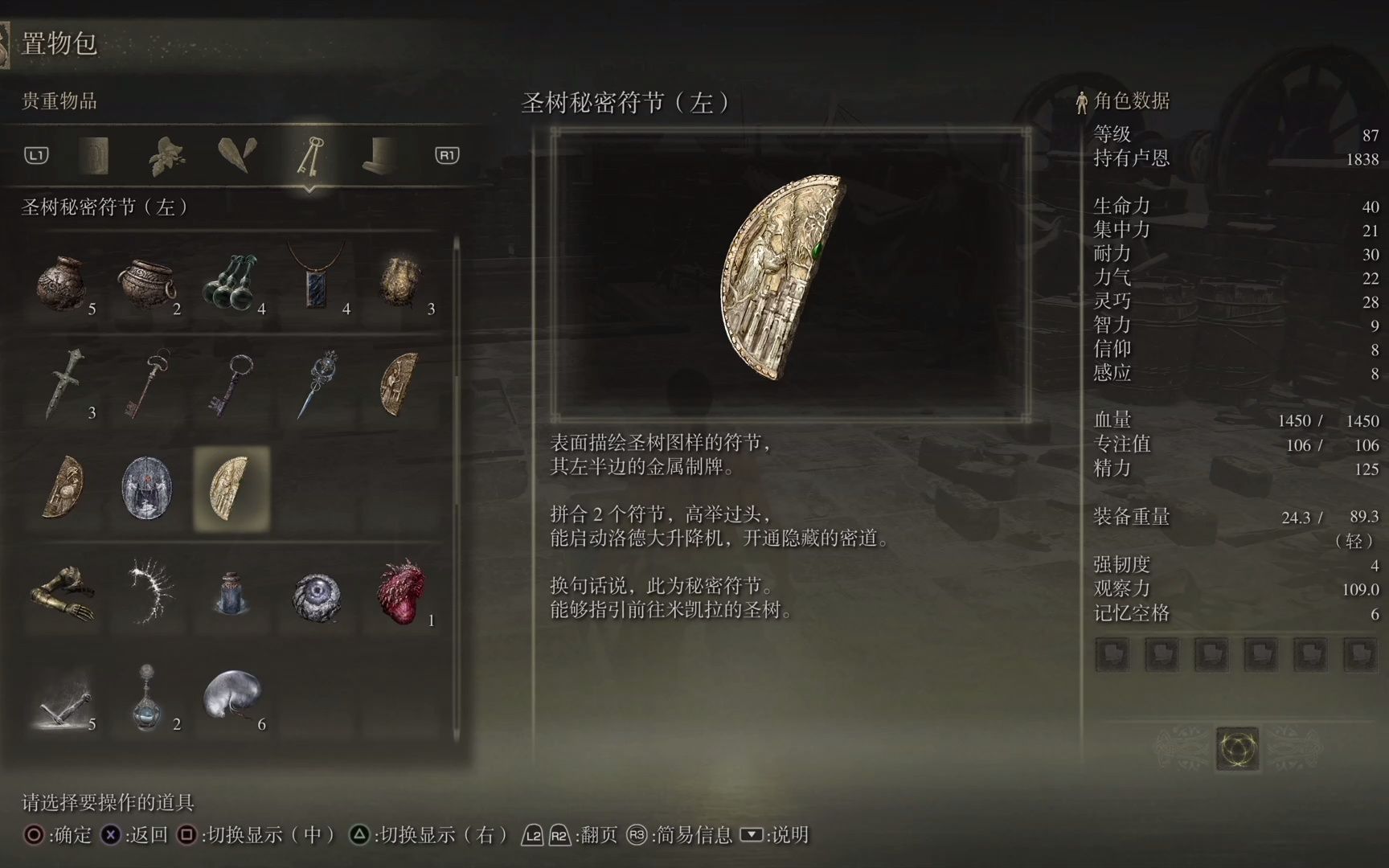
Task: Open the category tab right of the keys
Action: pos(380,156)
